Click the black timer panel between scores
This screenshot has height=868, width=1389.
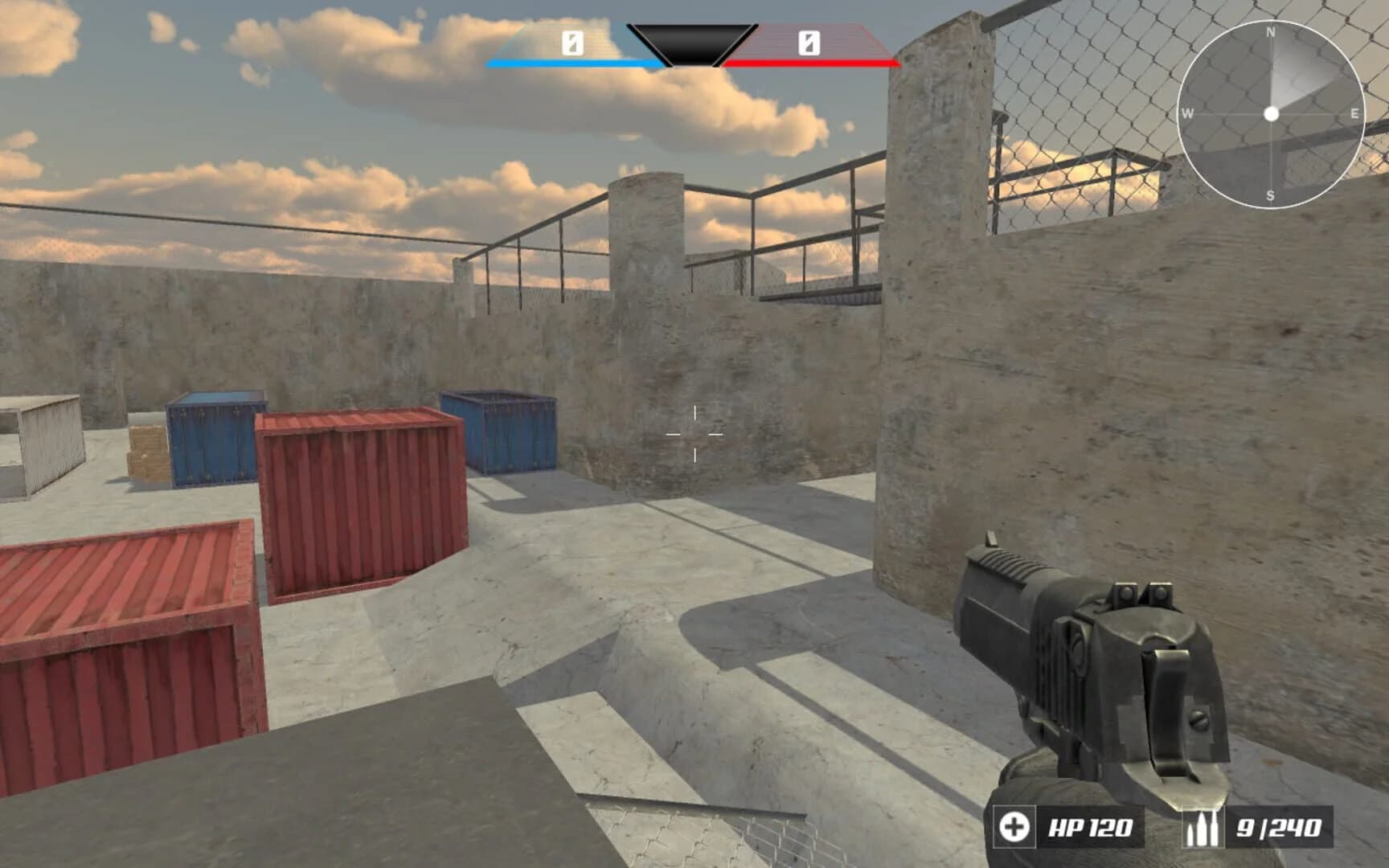[x=690, y=44]
